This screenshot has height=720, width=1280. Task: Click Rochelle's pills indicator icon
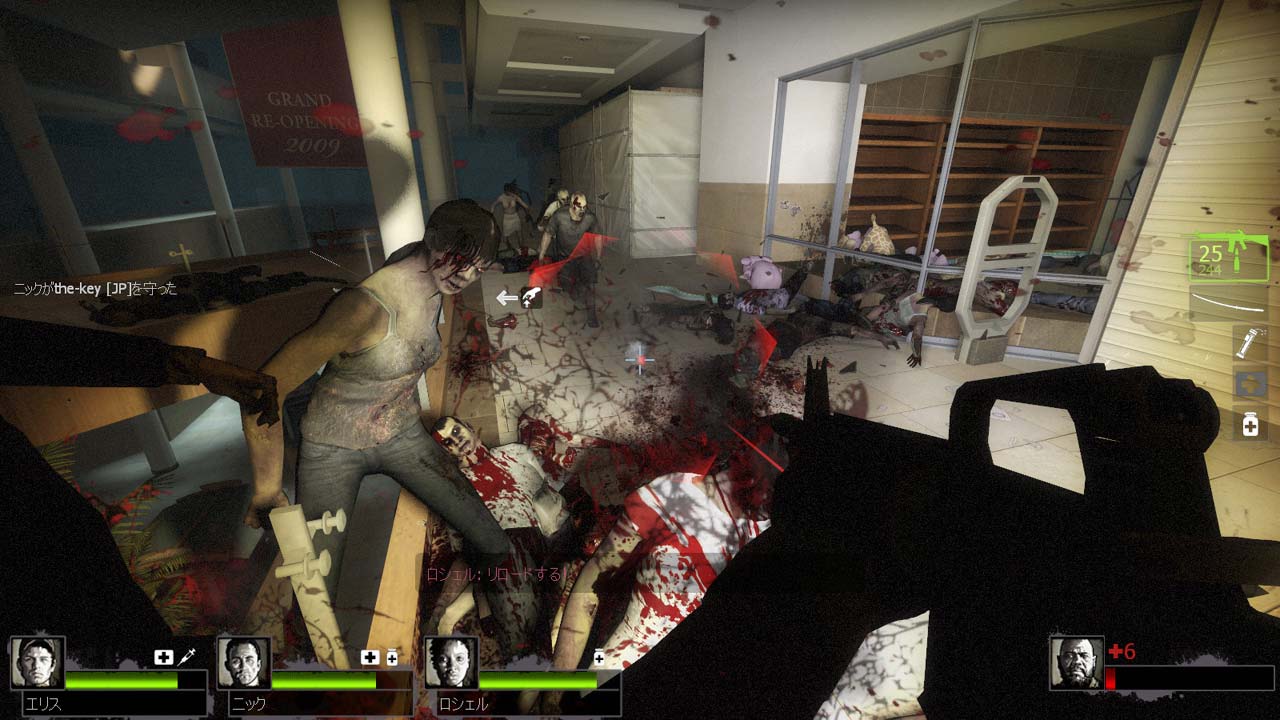[599, 655]
